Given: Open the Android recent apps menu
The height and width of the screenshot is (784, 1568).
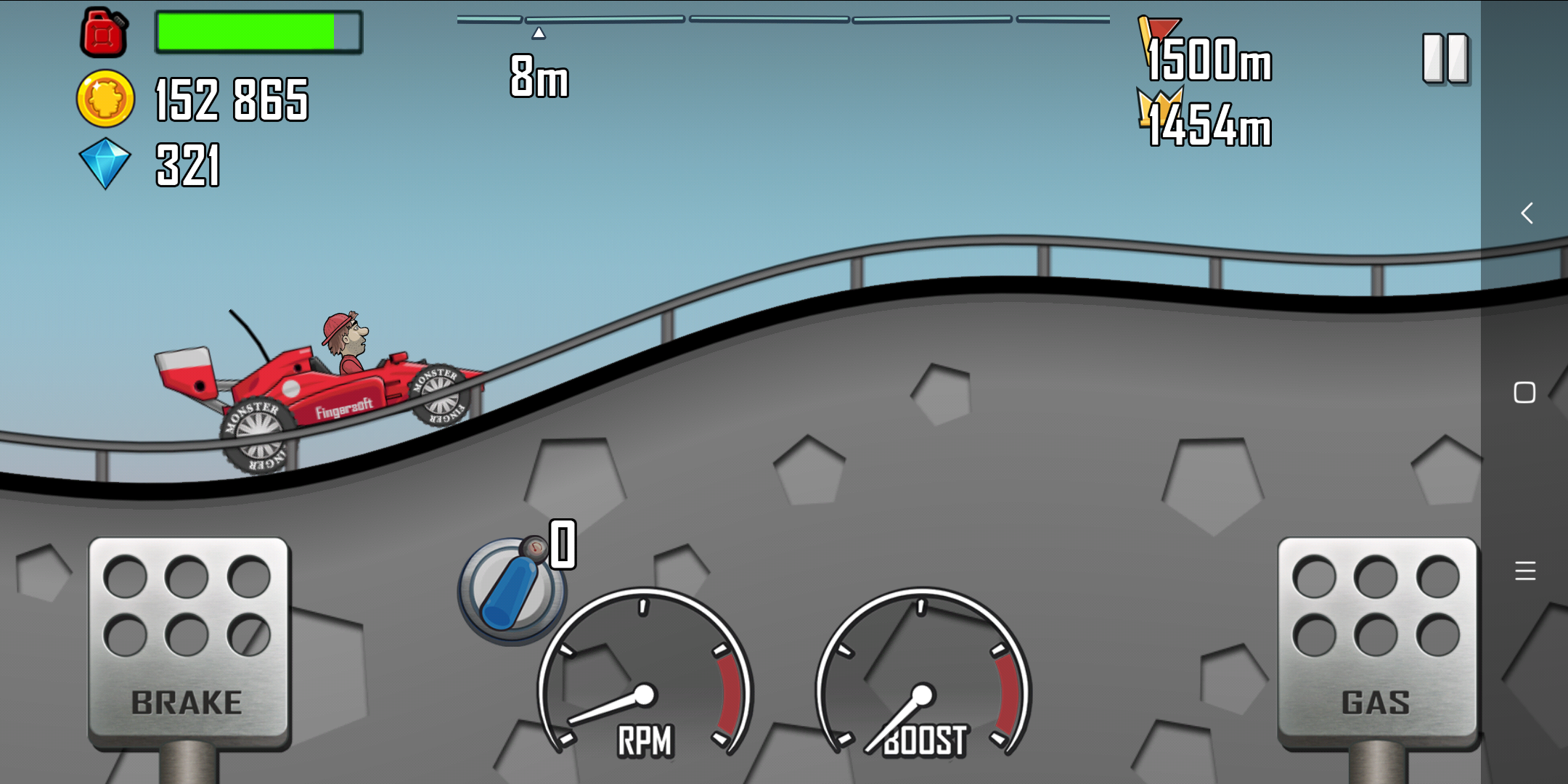Looking at the screenshot, I should (1525, 571).
